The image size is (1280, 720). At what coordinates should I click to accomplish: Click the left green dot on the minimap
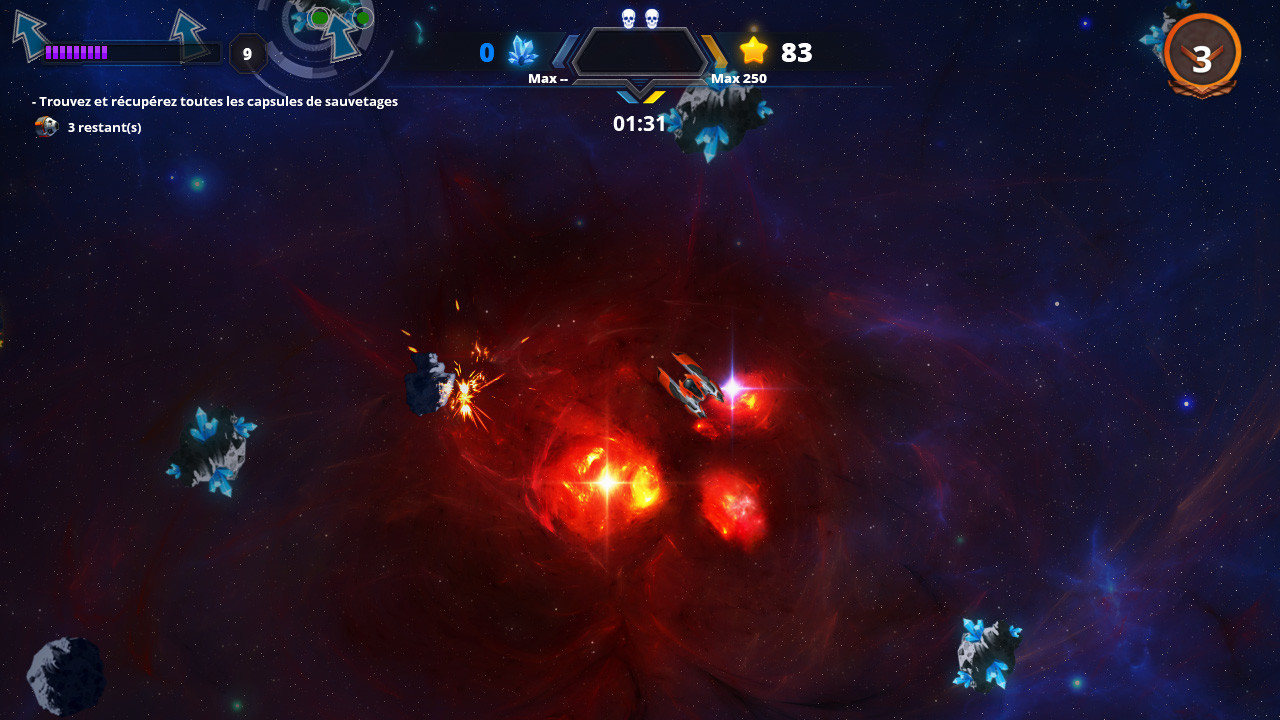[320, 16]
